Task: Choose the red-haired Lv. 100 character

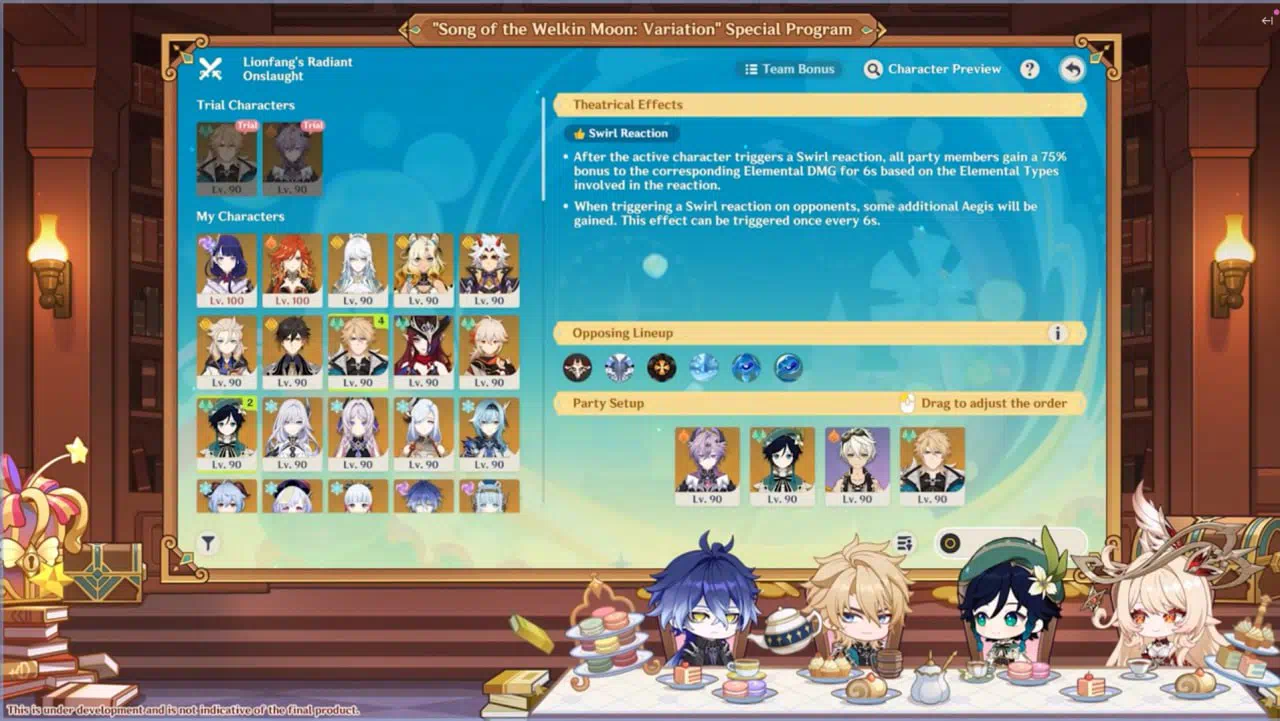Action: click(x=292, y=270)
